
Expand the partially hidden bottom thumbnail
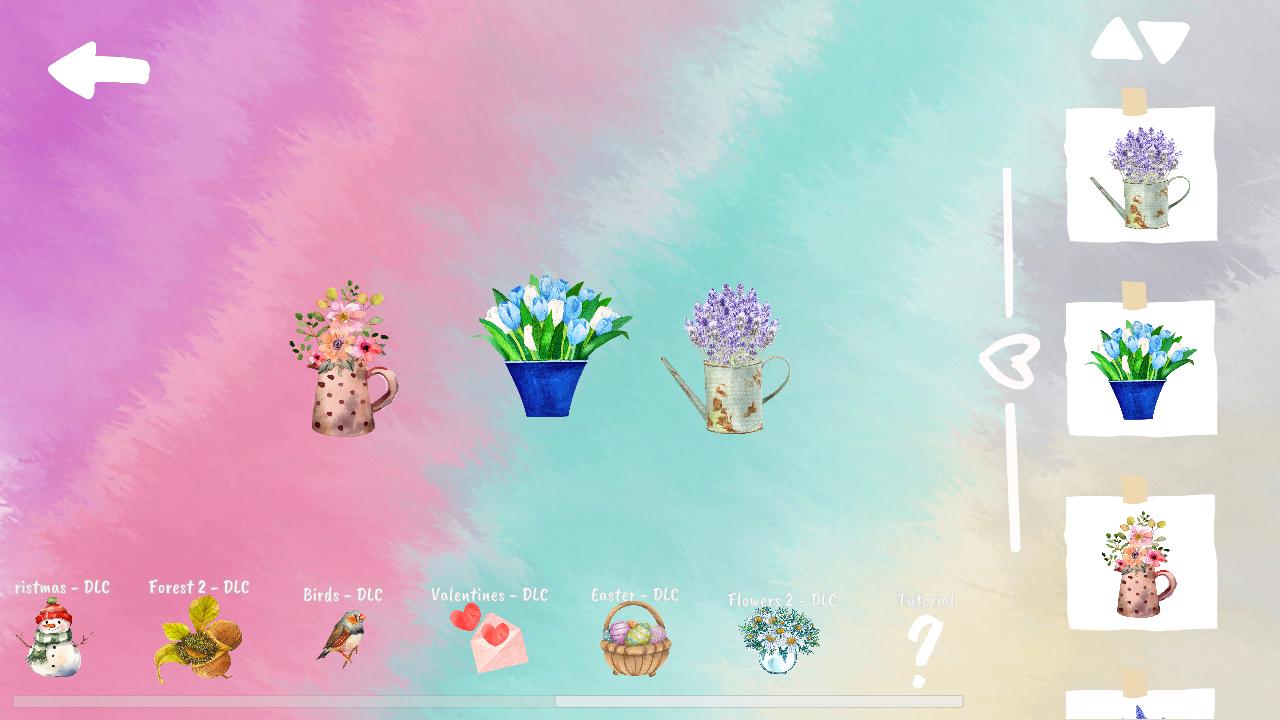point(1141,705)
